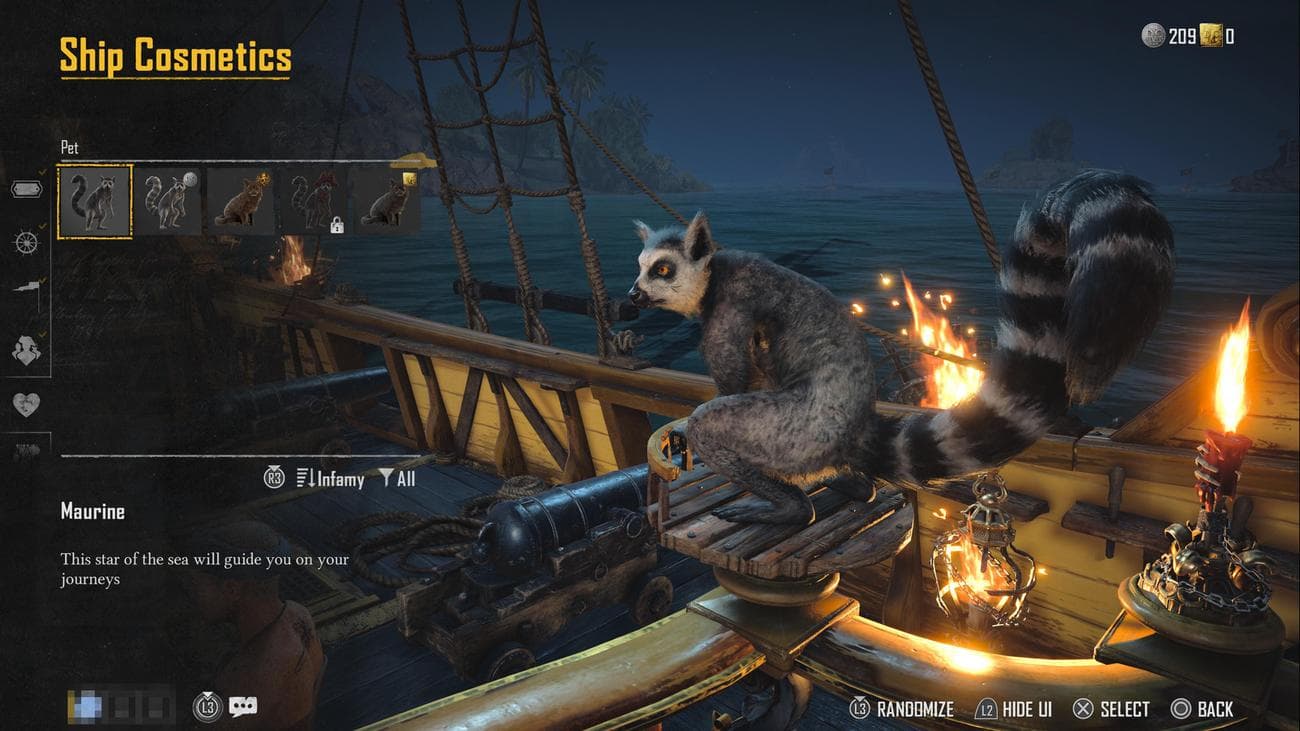Select the Maurine lemur pet thumbnail

[x=95, y=201]
